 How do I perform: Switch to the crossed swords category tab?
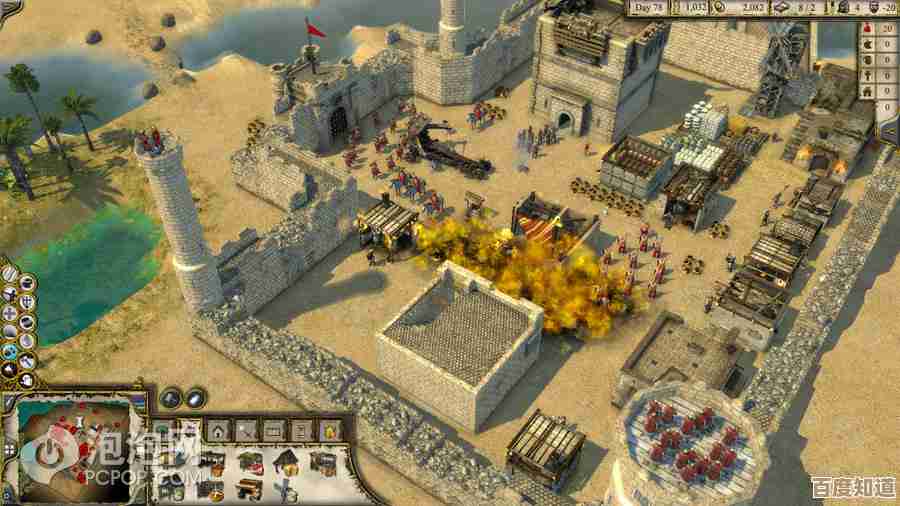click(x=246, y=430)
